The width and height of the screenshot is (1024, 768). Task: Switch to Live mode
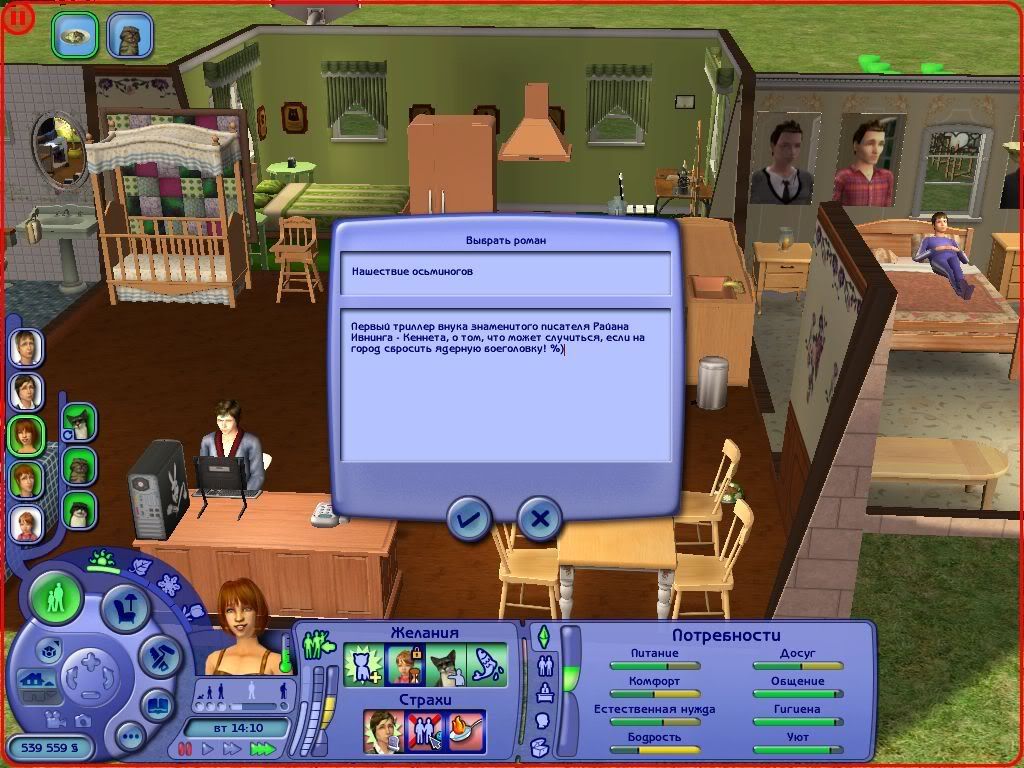(x=56, y=599)
